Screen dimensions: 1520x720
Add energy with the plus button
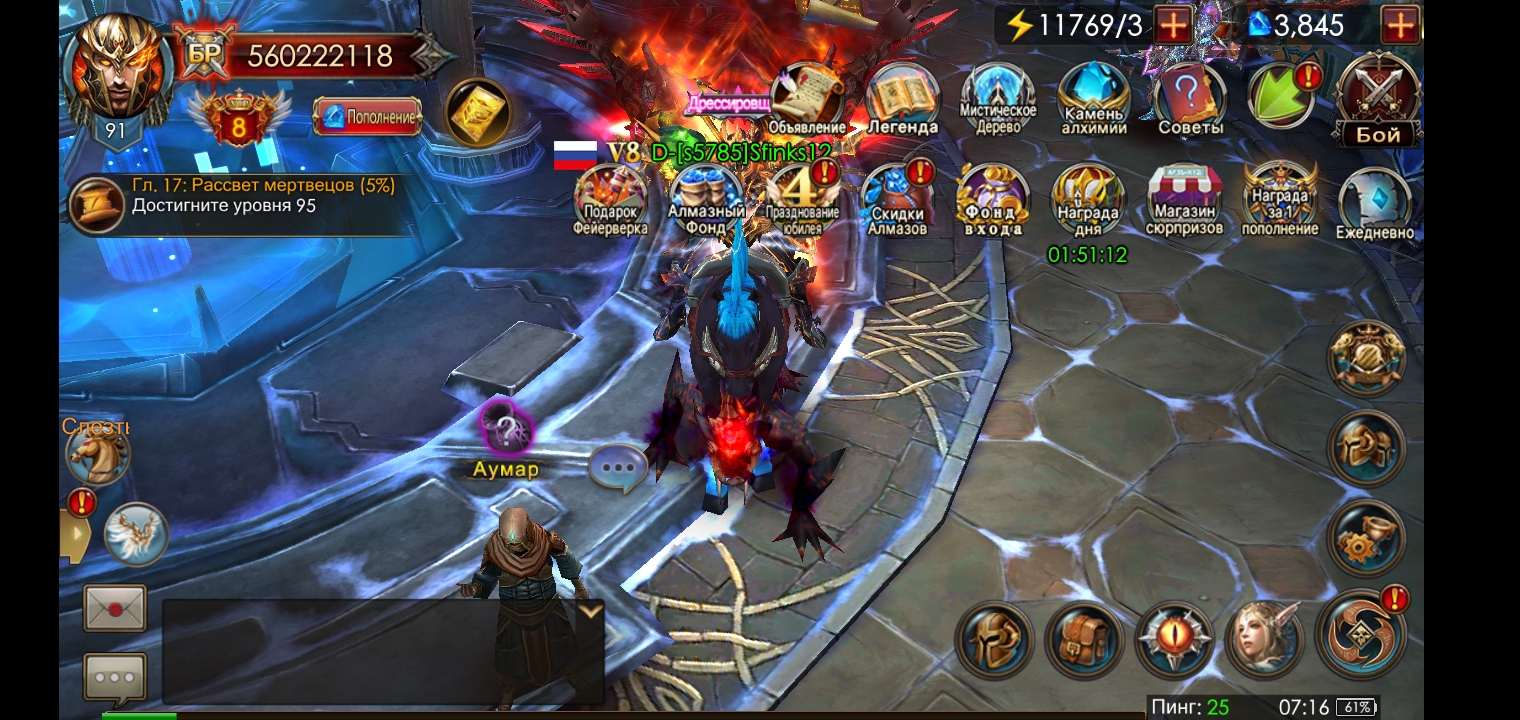click(1174, 25)
